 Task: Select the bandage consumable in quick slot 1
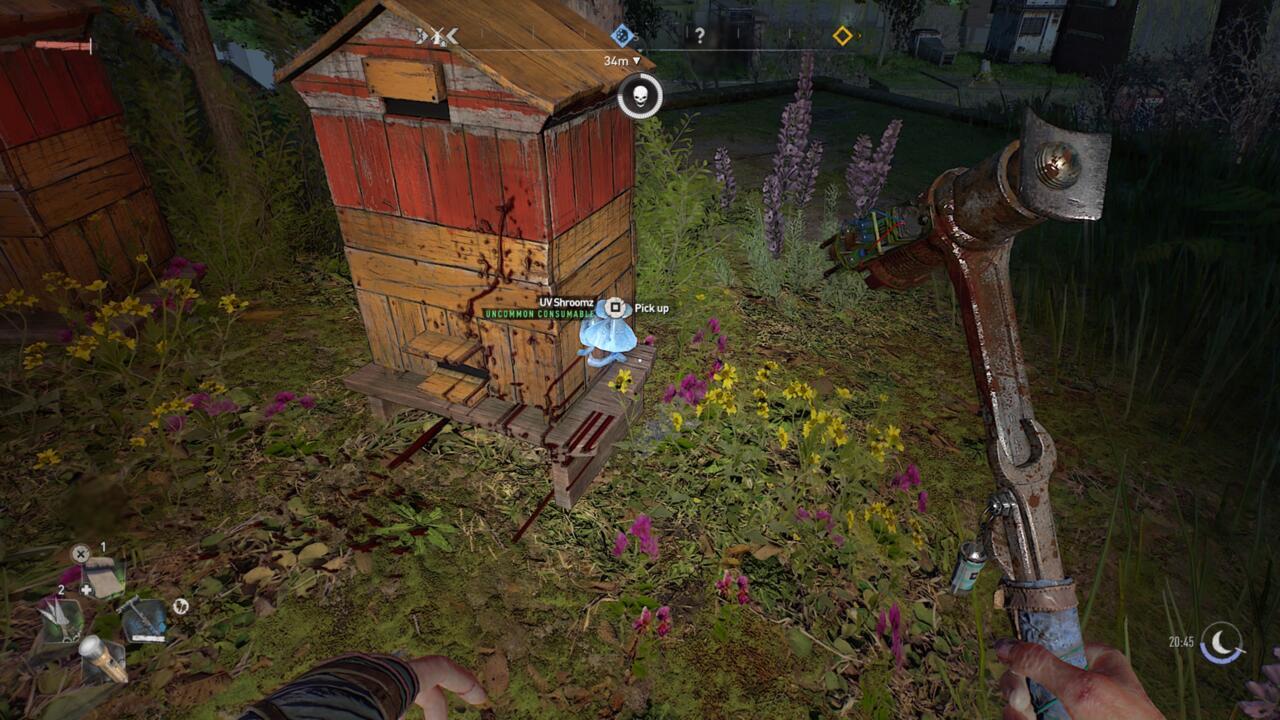point(102,577)
